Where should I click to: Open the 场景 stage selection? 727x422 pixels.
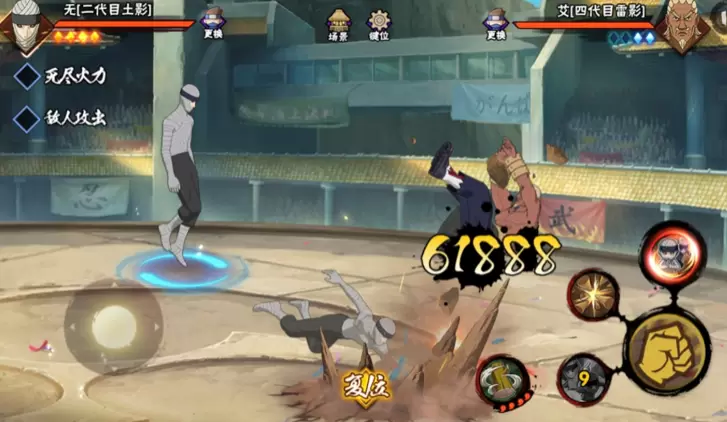339,22
